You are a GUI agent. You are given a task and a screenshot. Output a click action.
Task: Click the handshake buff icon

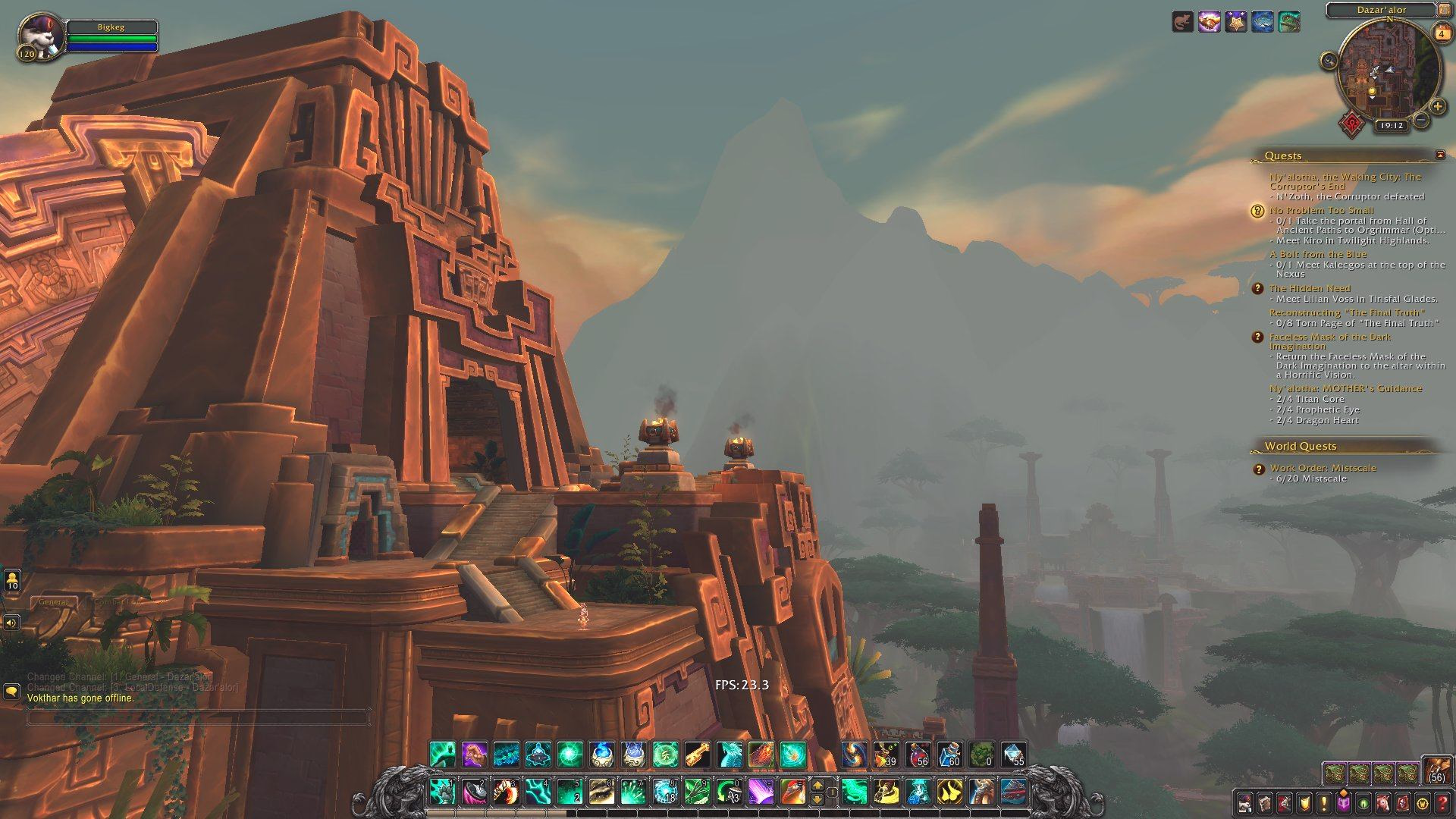pos(1209,22)
